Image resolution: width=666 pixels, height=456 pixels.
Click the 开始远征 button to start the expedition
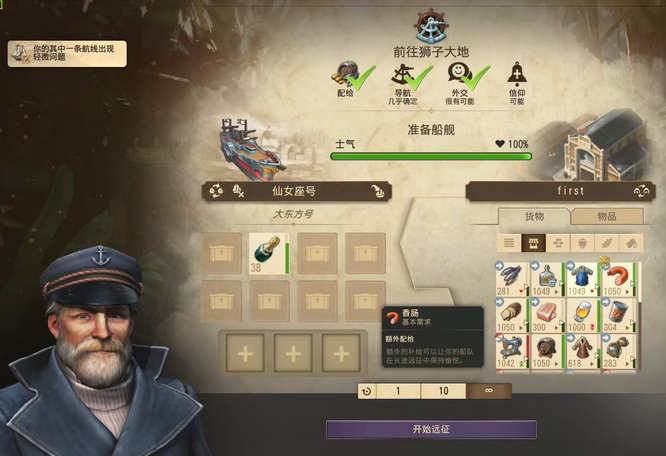pyautogui.click(x=431, y=429)
